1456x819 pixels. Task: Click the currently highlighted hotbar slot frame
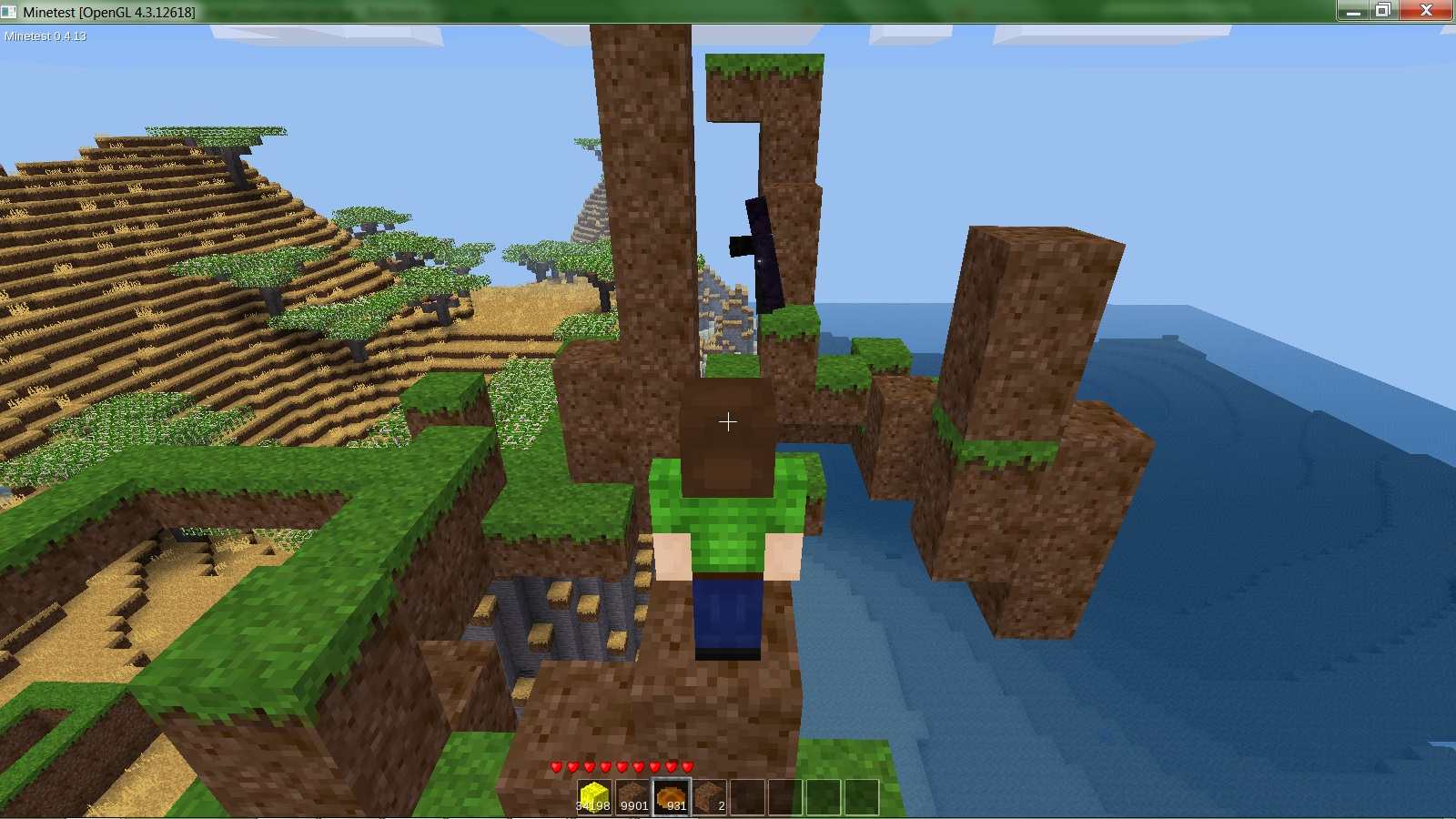click(x=671, y=794)
